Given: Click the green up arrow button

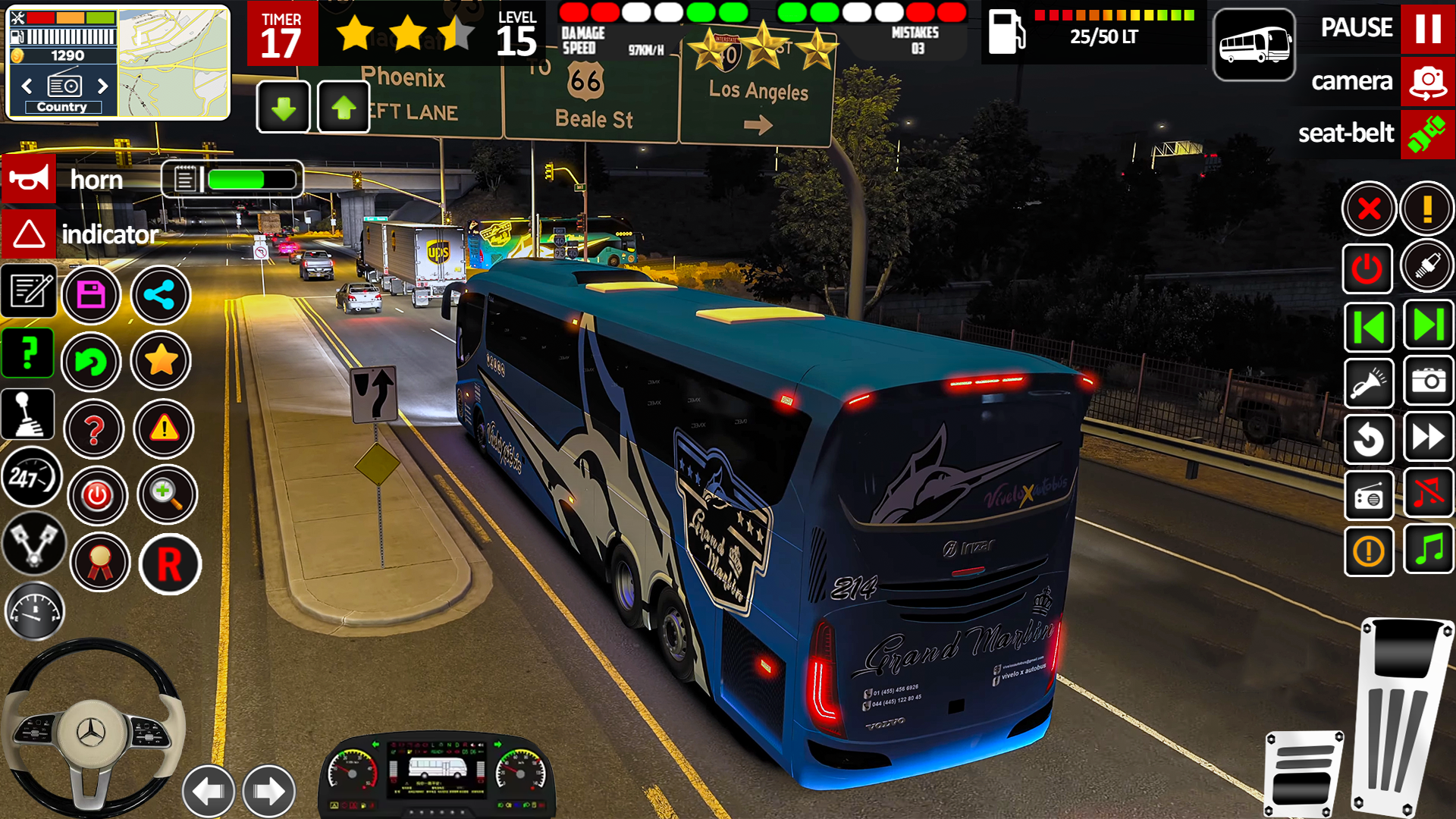Looking at the screenshot, I should 344,108.
